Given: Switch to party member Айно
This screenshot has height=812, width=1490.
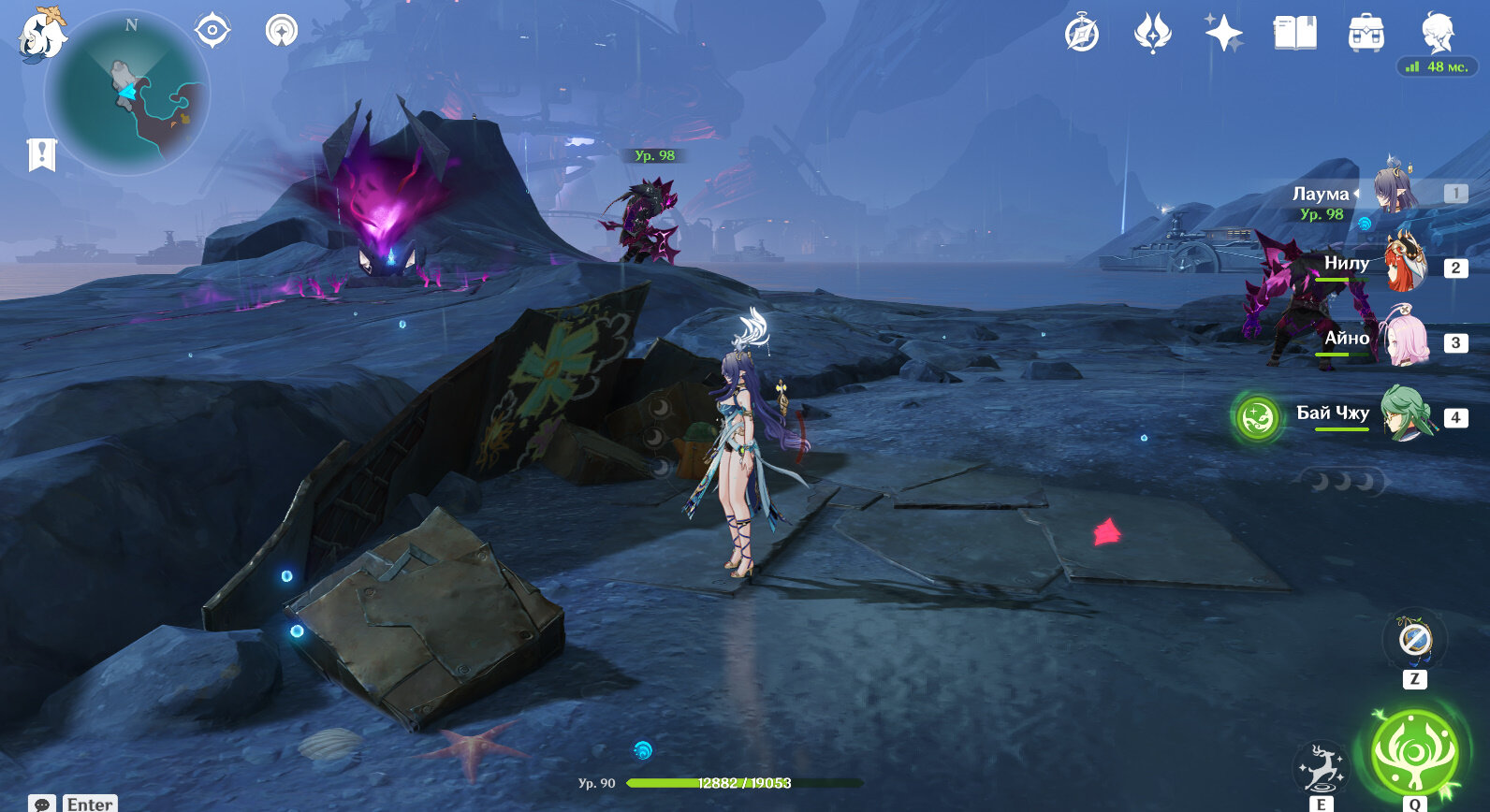Looking at the screenshot, I should point(1404,341).
